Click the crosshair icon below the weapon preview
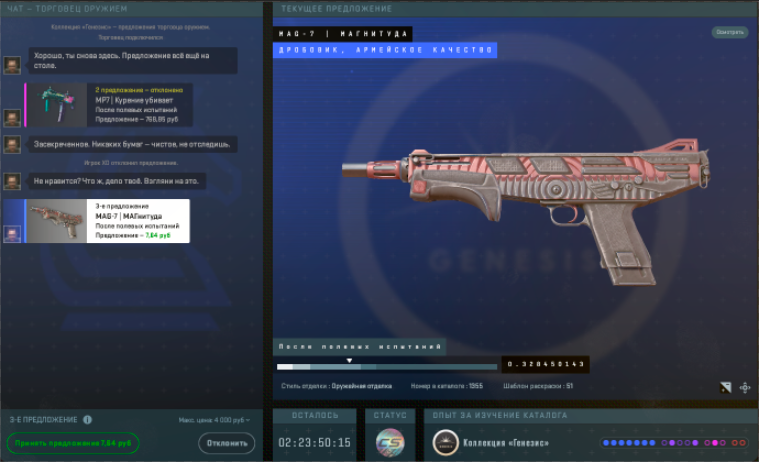The height and width of the screenshot is (462, 759). [x=745, y=387]
